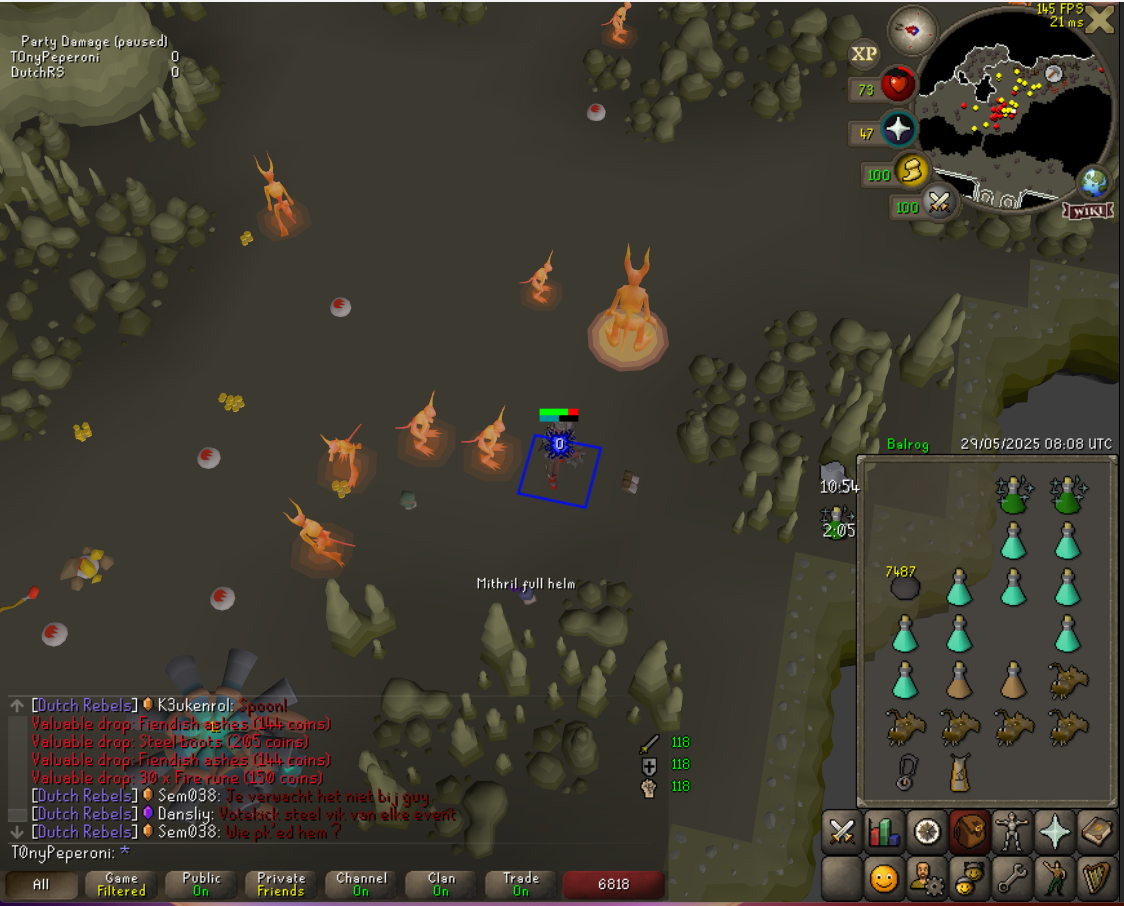The image size is (1124, 906).
Task: Toggle the XP drops button
Action: (864, 54)
